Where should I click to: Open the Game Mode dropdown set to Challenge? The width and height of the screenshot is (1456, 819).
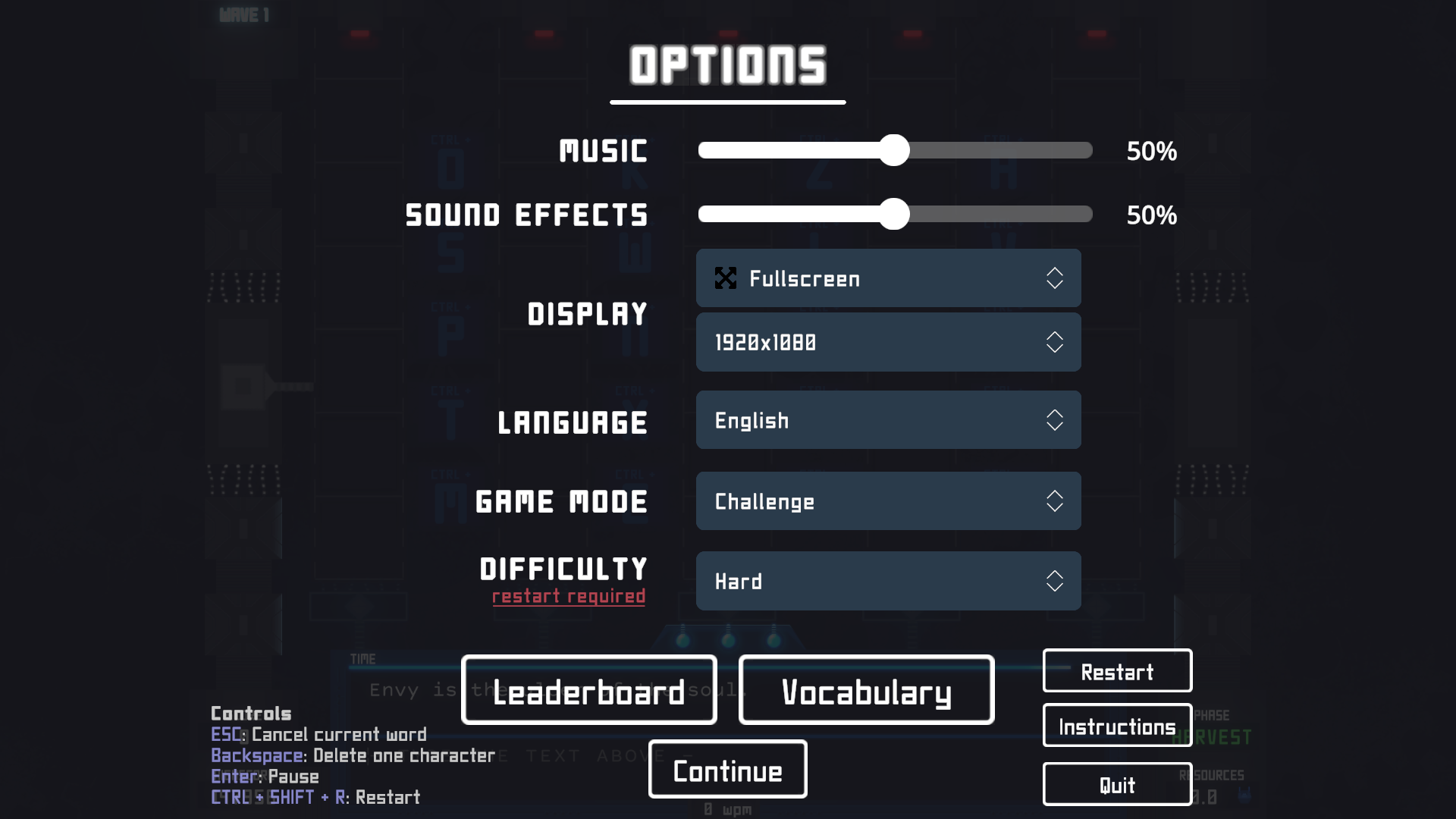pyautogui.click(x=888, y=501)
